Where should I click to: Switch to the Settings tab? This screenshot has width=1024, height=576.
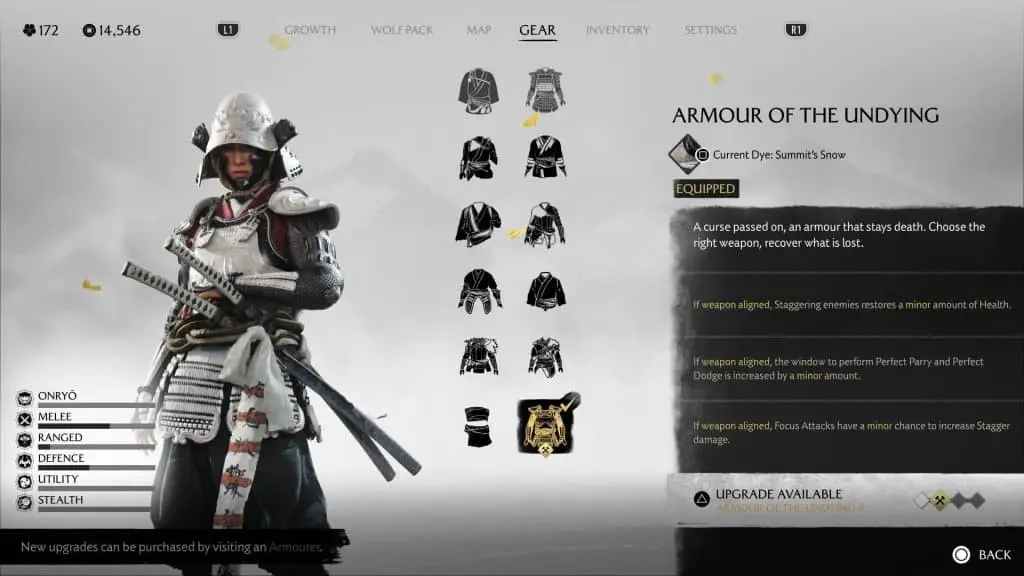[710, 30]
